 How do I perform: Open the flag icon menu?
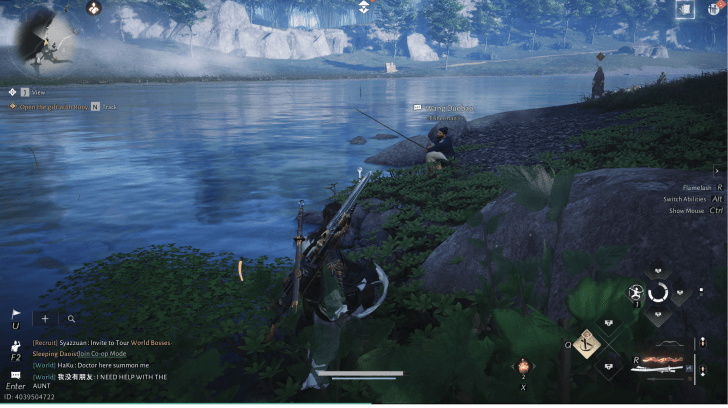[16, 314]
